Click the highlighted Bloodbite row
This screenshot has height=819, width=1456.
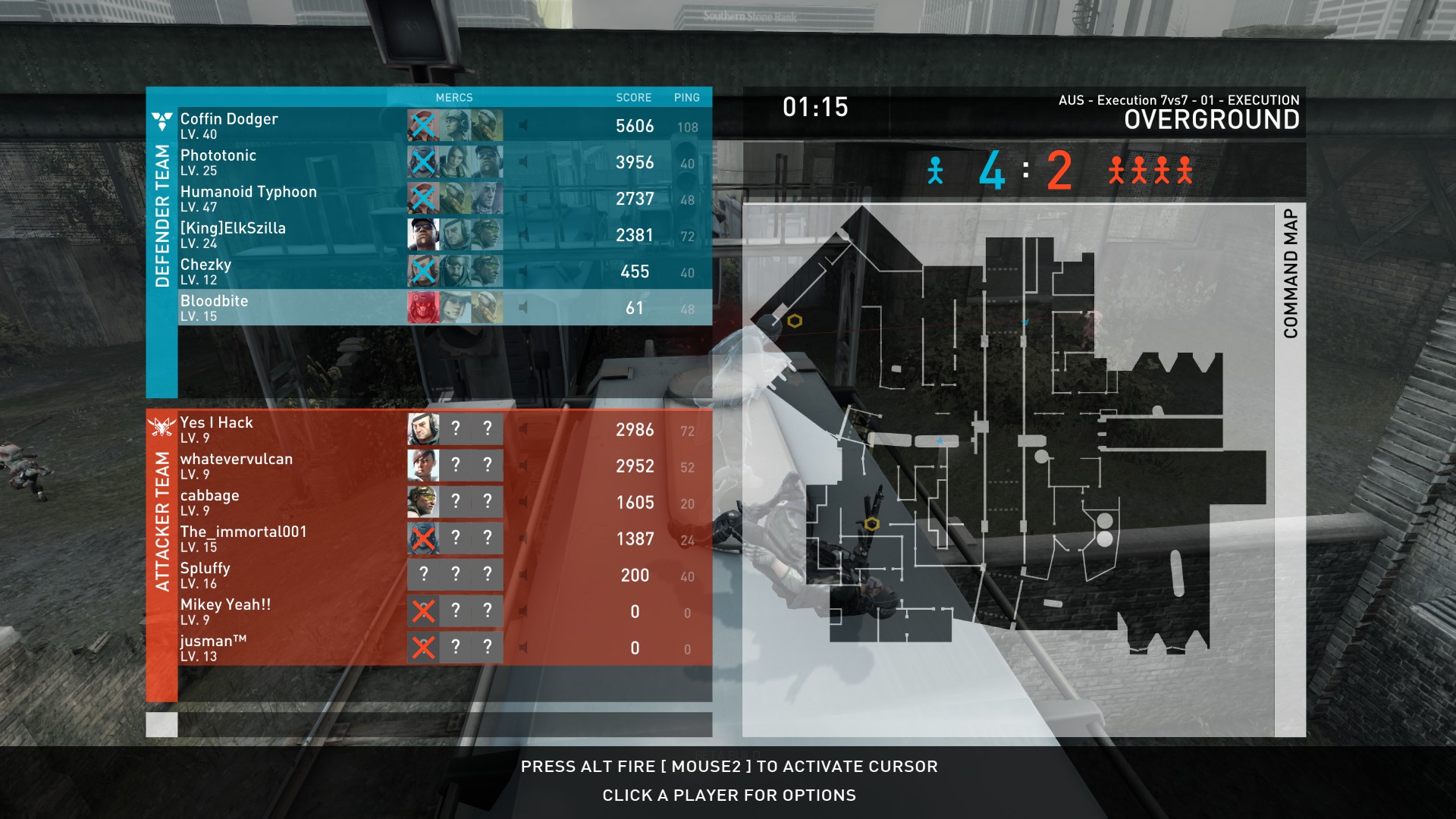(215, 307)
